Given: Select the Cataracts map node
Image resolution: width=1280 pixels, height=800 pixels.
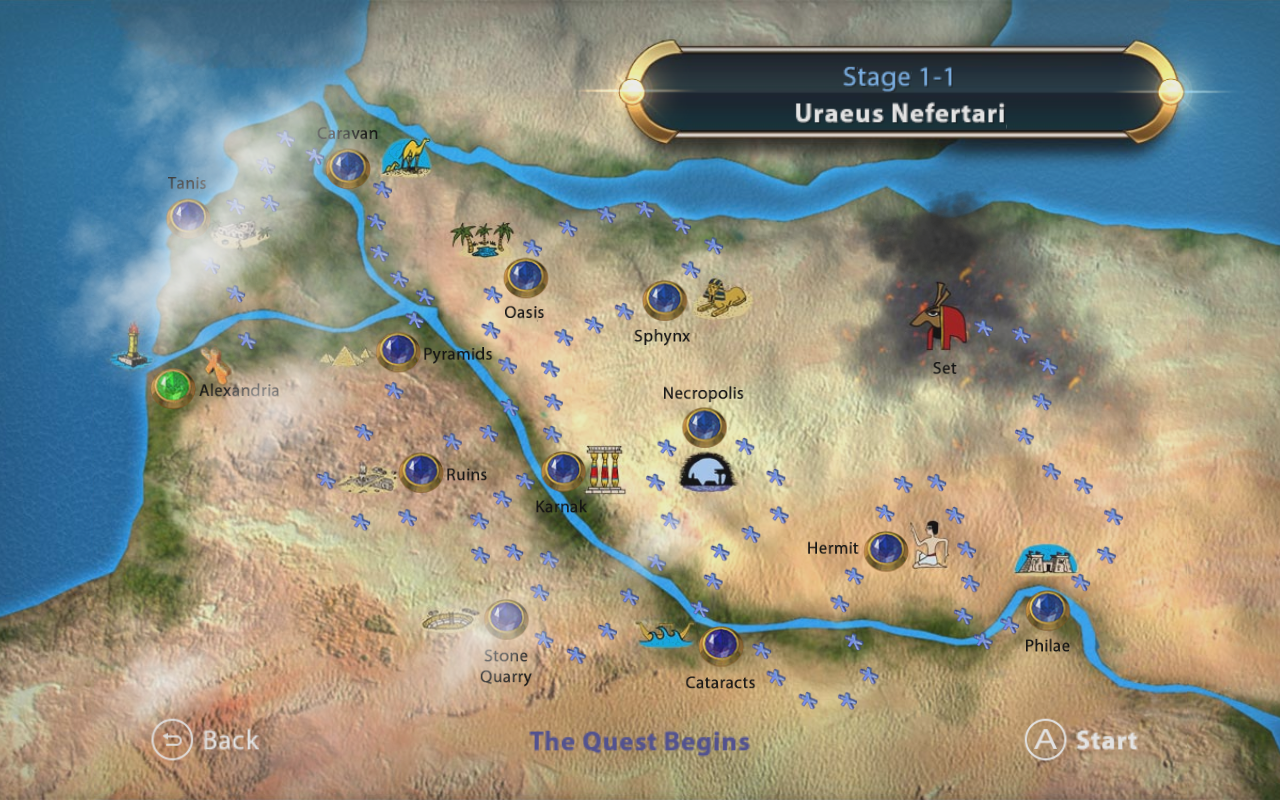Looking at the screenshot, I should [x=719, y=645].
